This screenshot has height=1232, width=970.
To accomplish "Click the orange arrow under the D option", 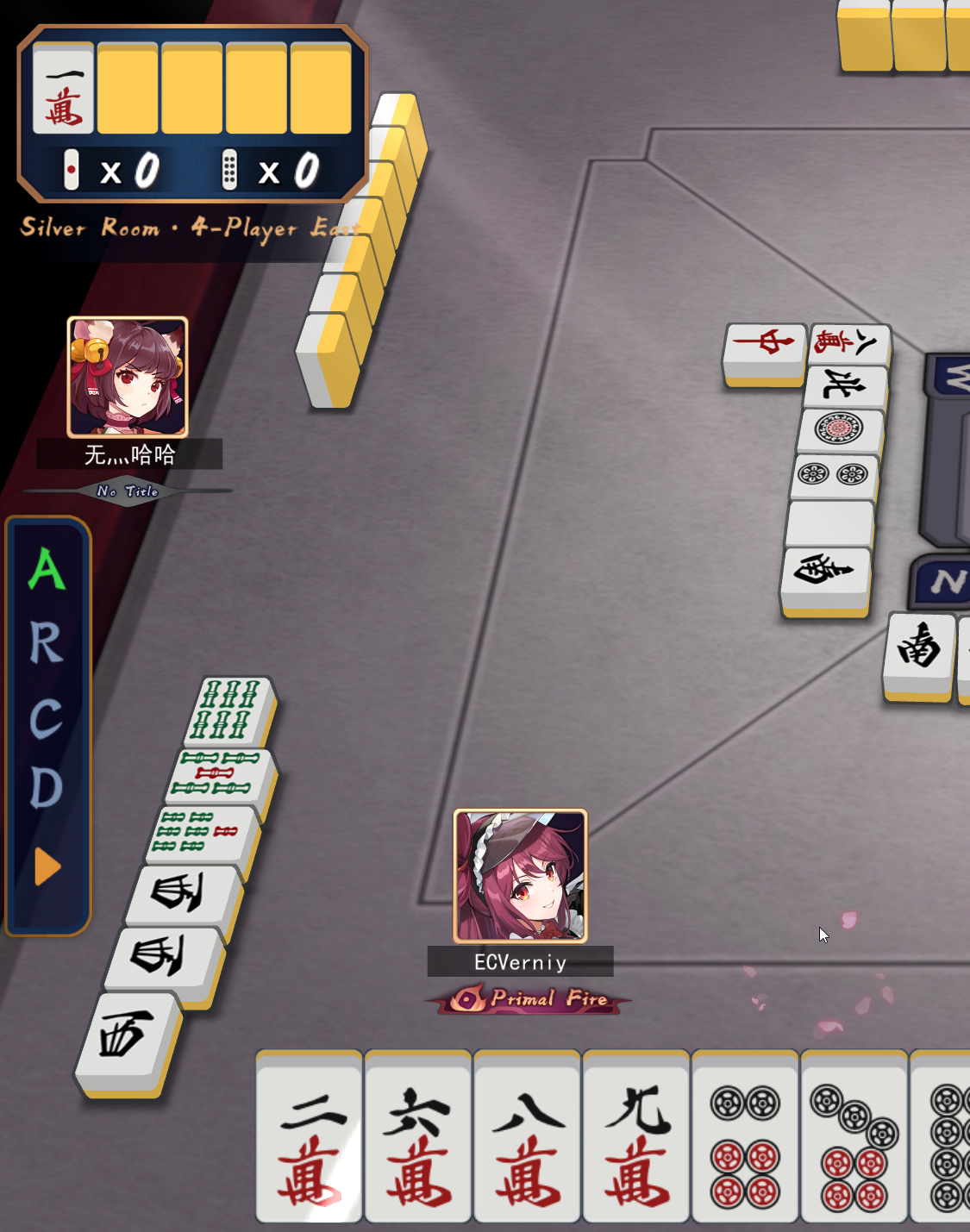I will click(x=47, y=866).
